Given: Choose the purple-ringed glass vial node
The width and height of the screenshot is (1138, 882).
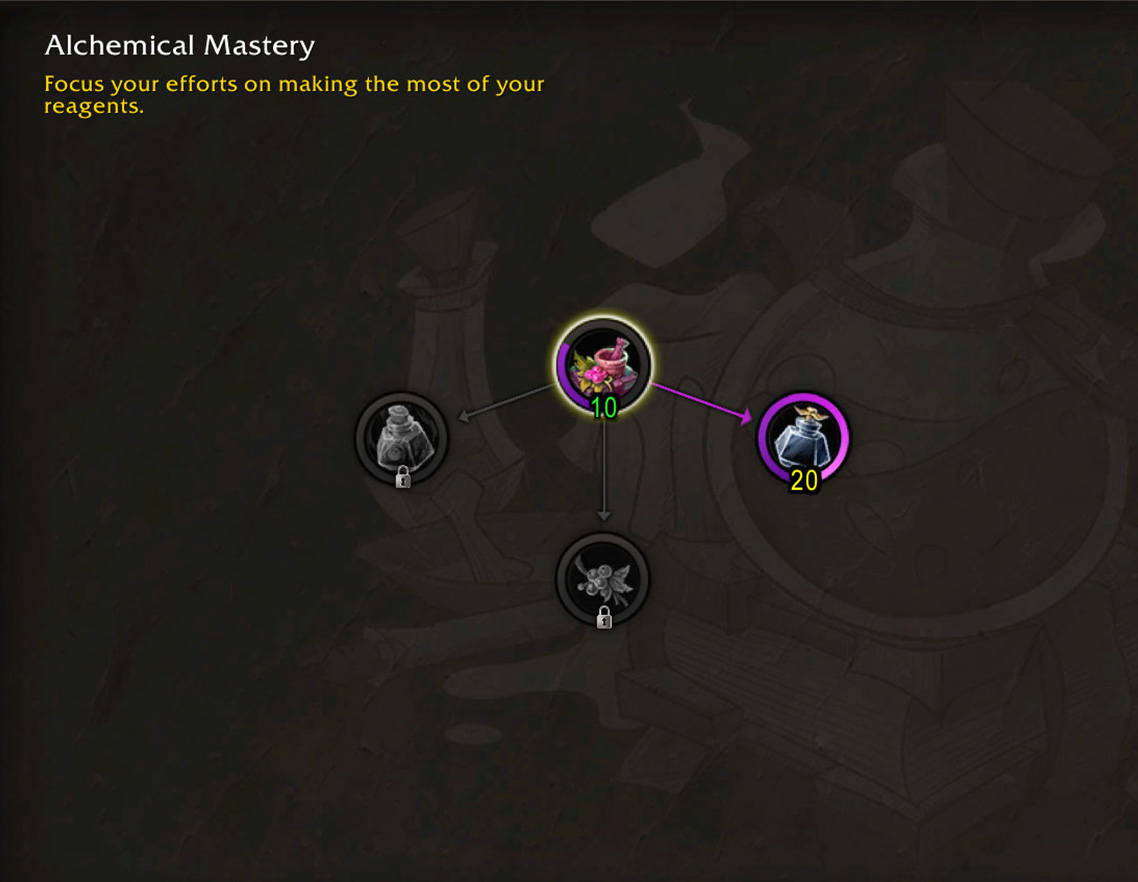Looking at the screenshot, I should coord(804,438).
